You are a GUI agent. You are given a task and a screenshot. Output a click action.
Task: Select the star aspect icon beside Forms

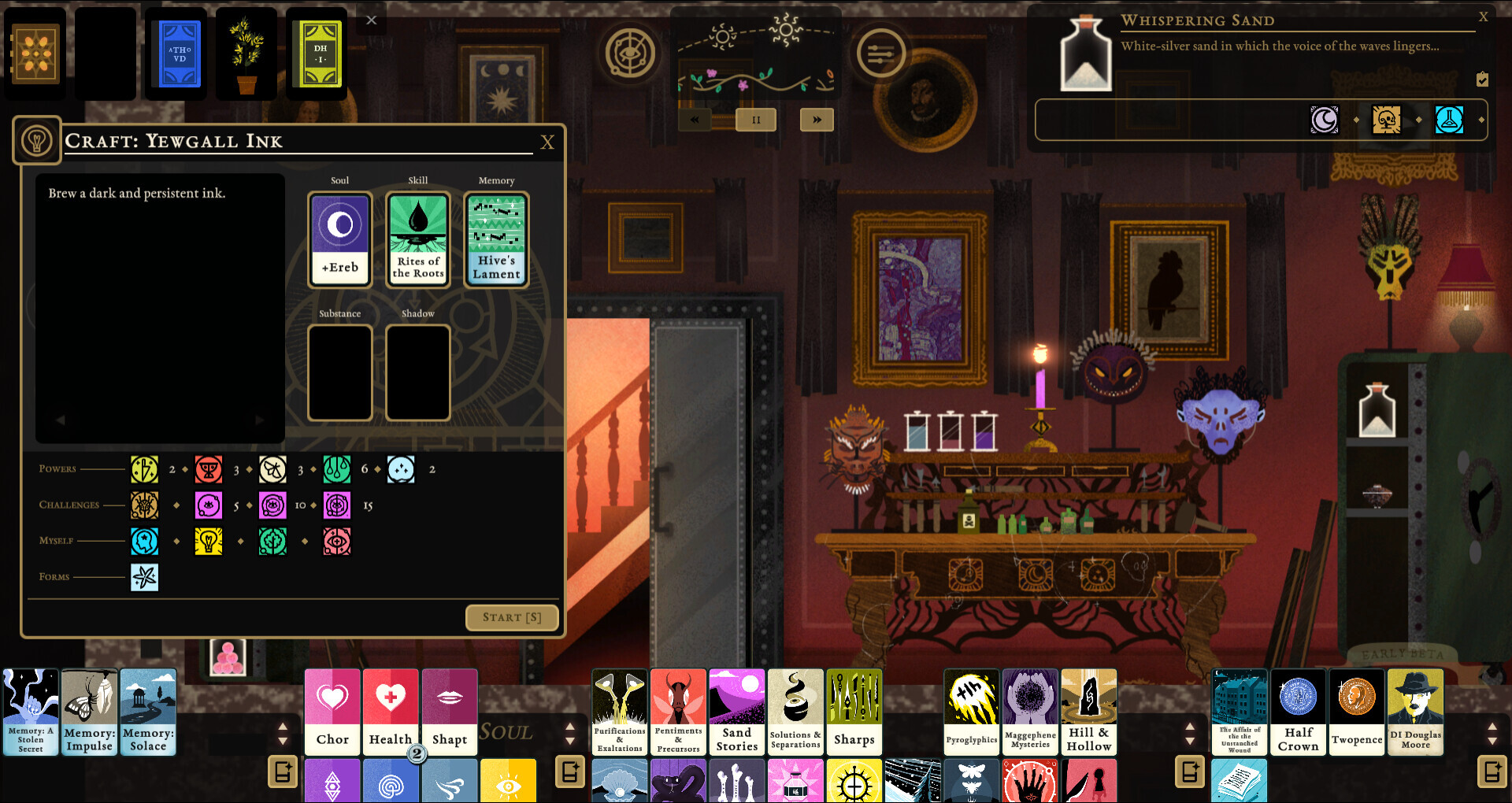[x=144, y=577]
